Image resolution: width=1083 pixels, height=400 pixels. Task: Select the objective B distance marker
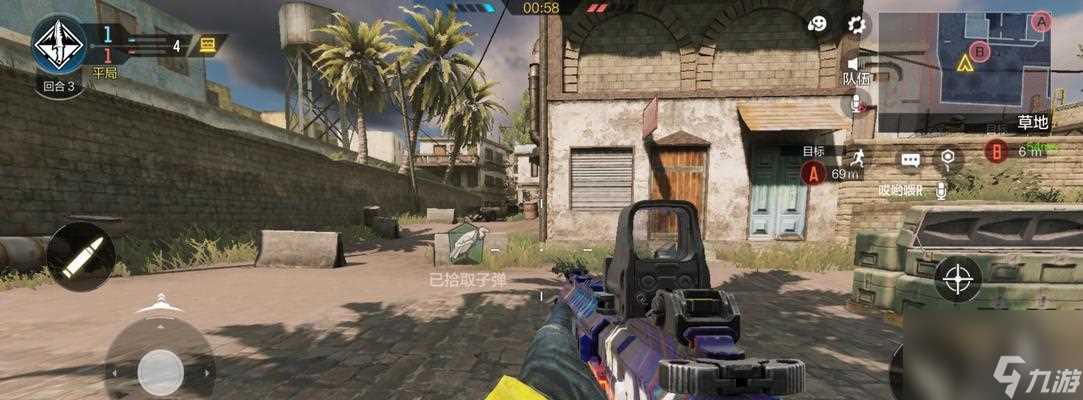tap(995, 151)
